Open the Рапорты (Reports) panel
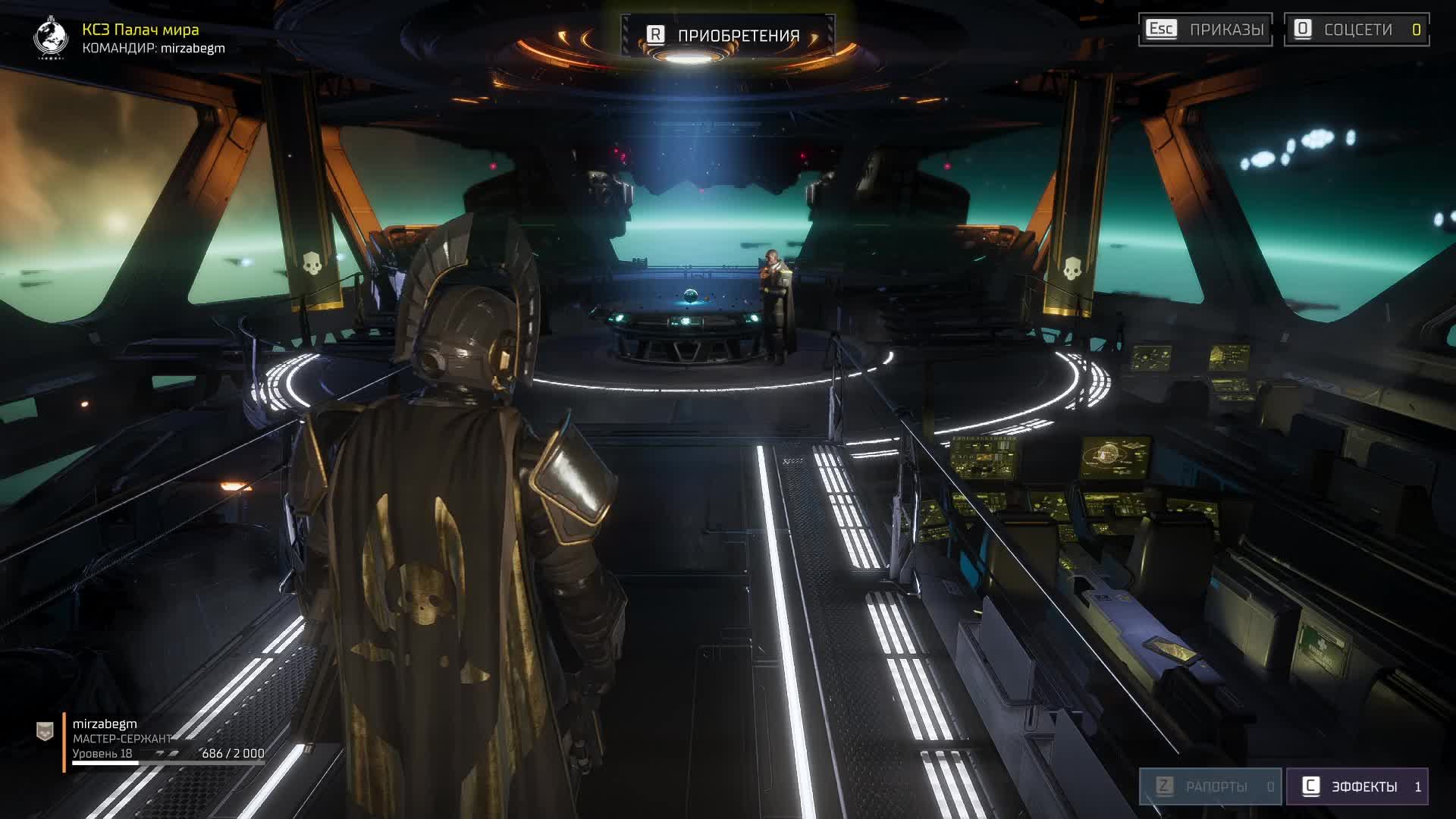The height and width of the screenshot is (819, 1456). coord(1210,786)
